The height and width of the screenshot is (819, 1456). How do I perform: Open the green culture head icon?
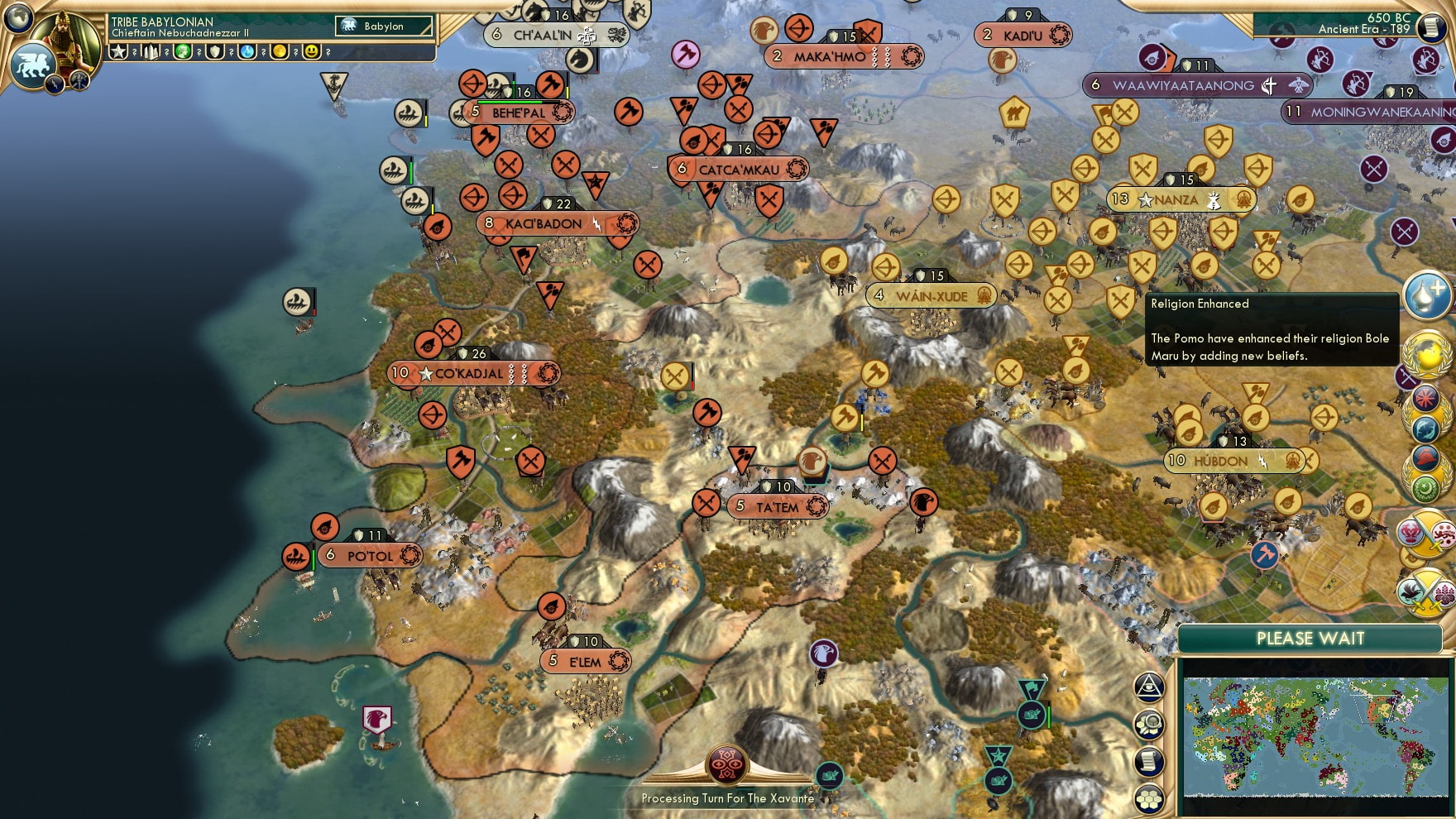(183, 52)
